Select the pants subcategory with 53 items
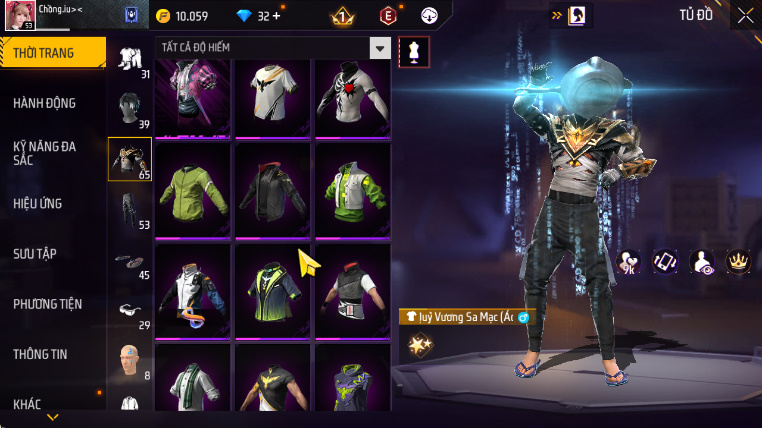The width and height of the screenshot is (762, 428). (128, 208)
